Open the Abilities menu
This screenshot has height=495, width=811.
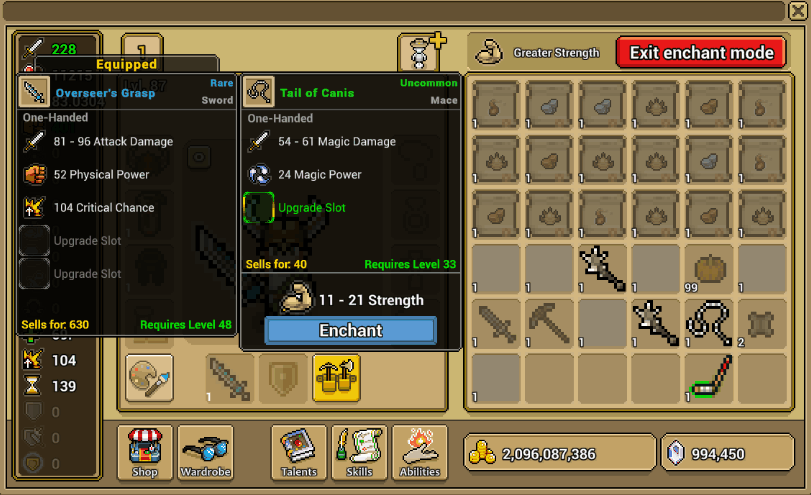click(420, 452)
